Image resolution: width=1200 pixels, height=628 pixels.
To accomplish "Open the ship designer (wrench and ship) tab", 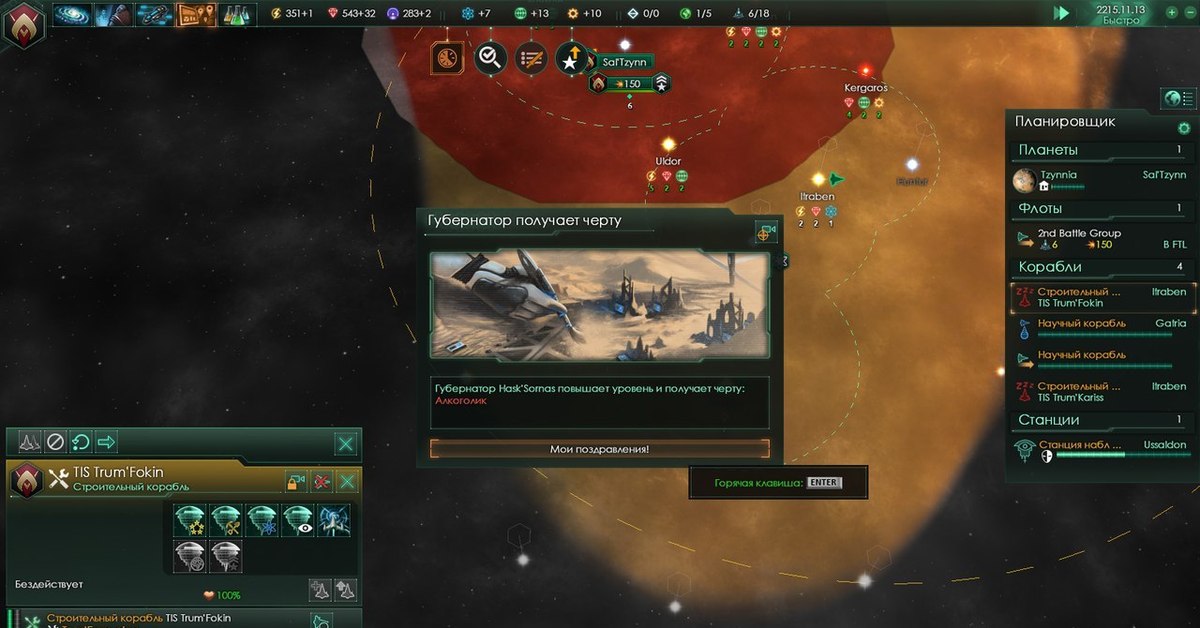I will (154, 14).
